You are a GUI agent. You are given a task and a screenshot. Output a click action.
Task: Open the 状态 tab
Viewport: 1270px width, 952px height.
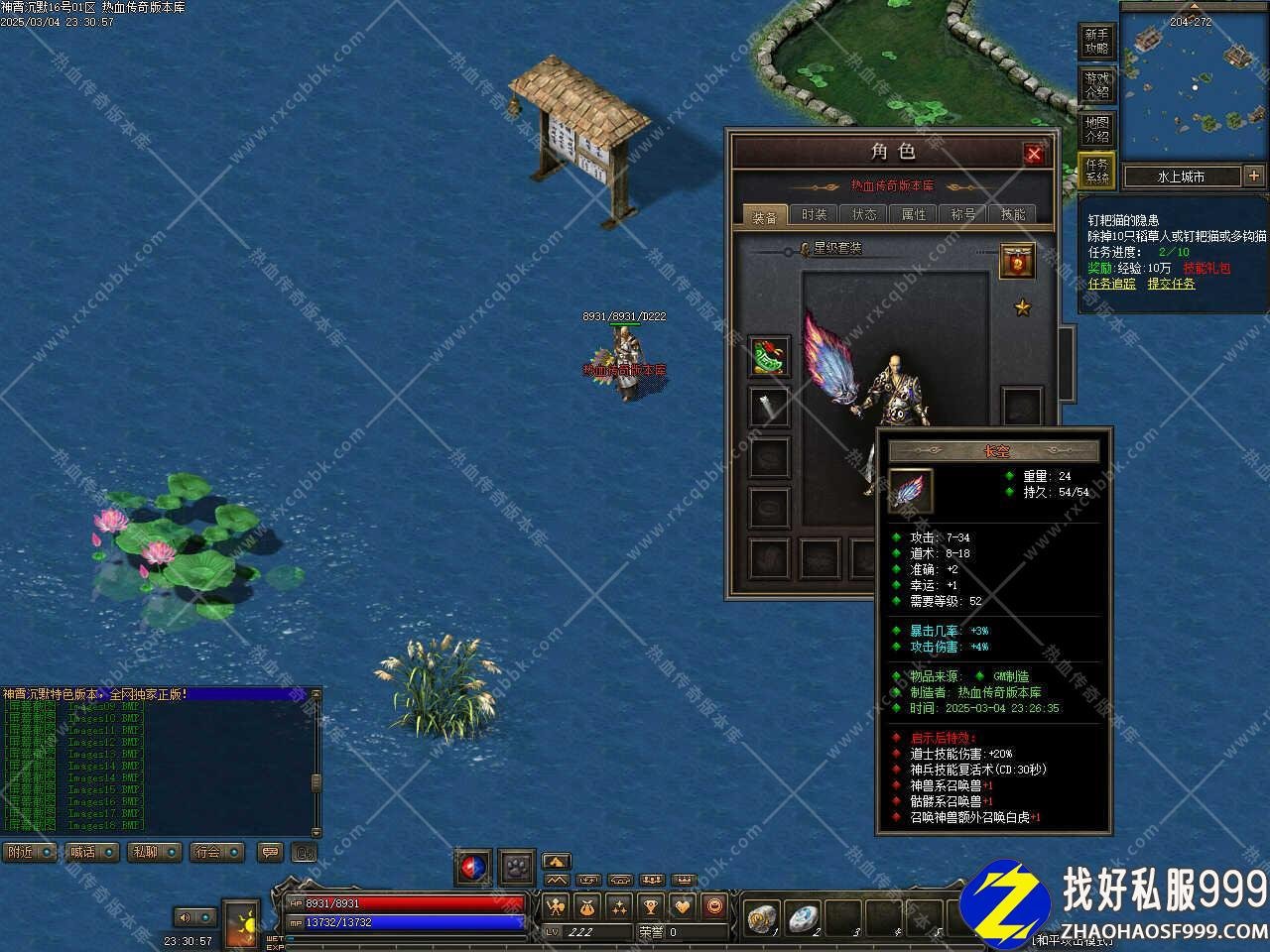[863, 214]
